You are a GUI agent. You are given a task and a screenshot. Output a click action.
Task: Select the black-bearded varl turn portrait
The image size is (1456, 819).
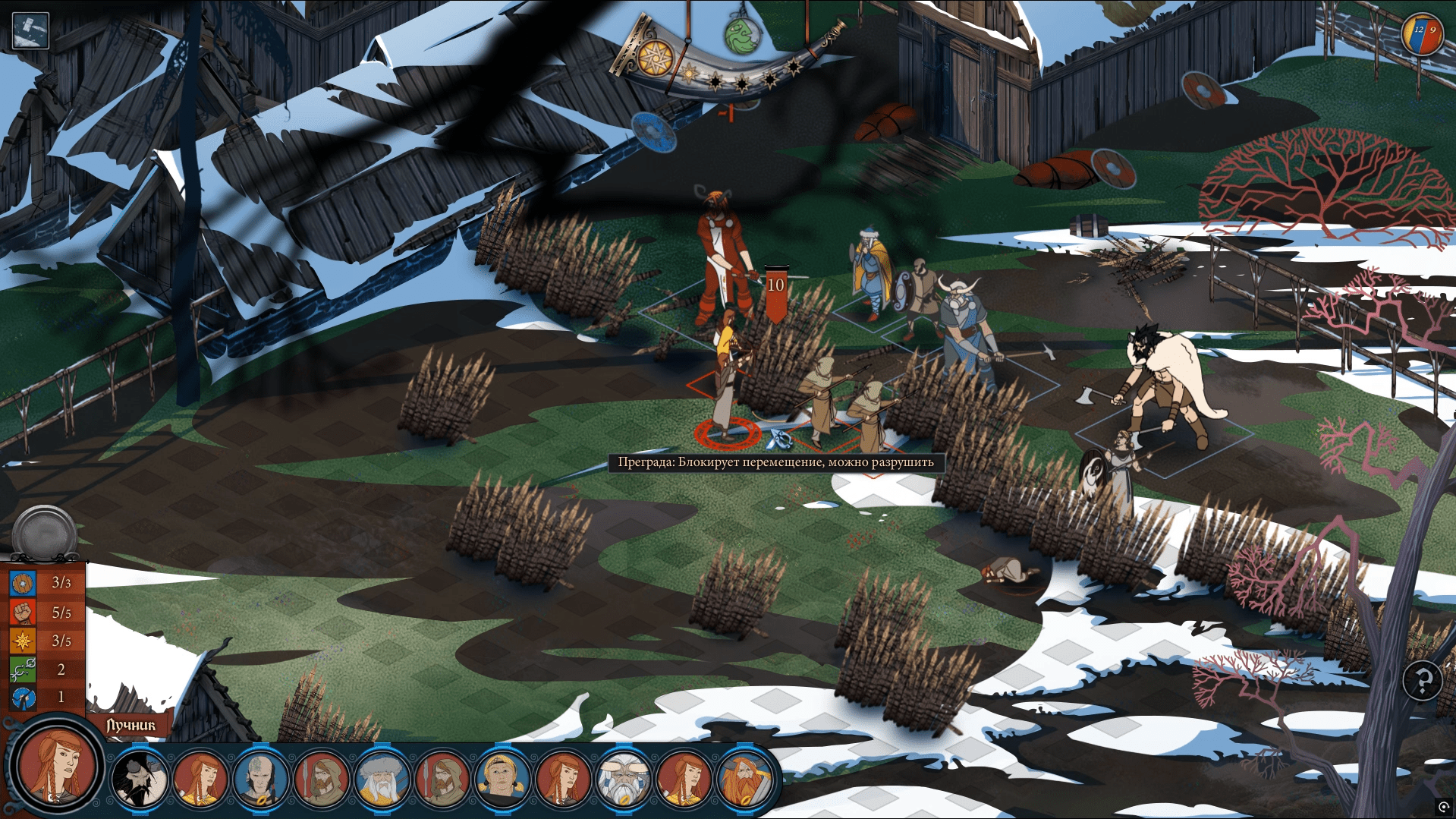[139, 780]
